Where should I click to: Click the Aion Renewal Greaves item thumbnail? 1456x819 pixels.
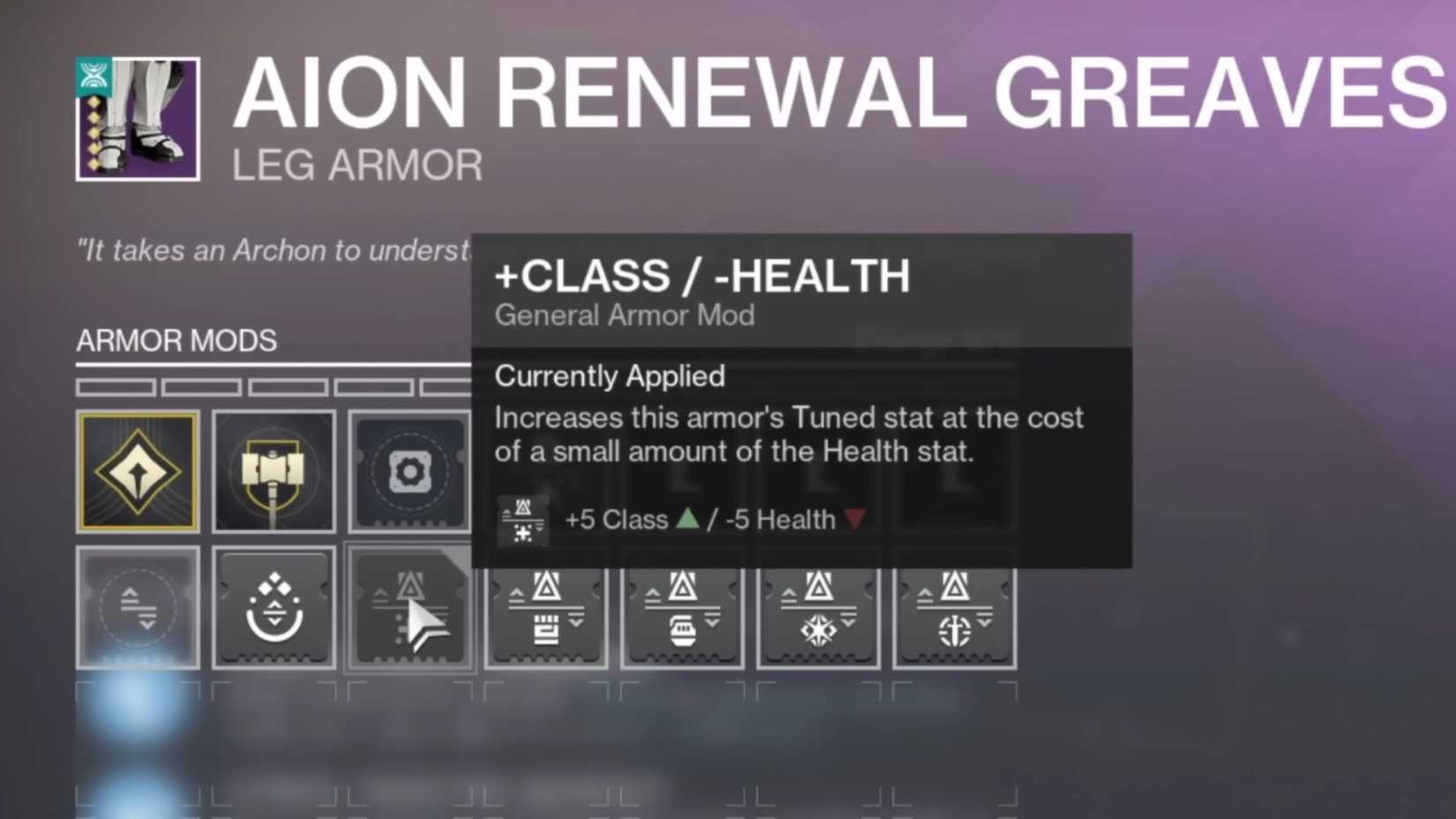click(x=137, y=119)
